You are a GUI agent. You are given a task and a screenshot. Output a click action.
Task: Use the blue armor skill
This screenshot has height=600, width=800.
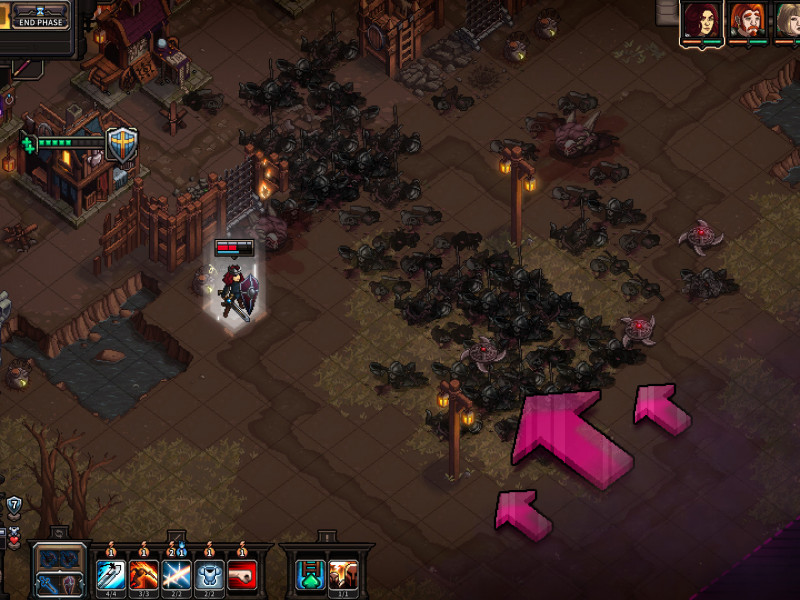209,575
